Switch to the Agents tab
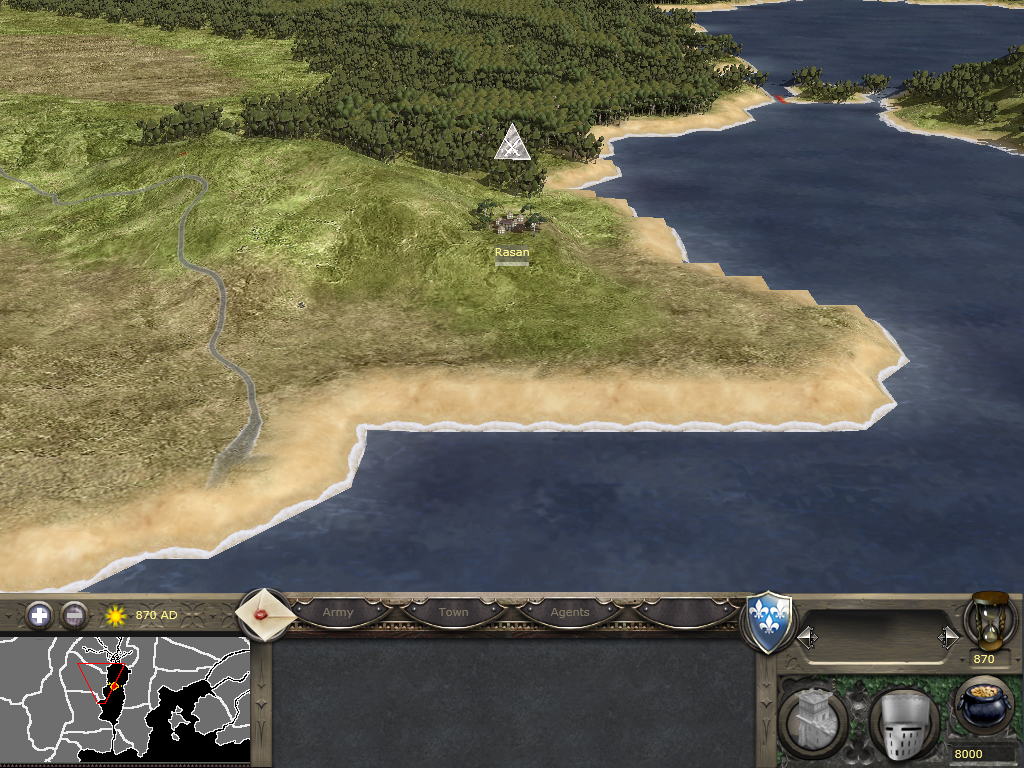Image resolution: width=1024 pixels, height=768 pixels. click(570, 612)
